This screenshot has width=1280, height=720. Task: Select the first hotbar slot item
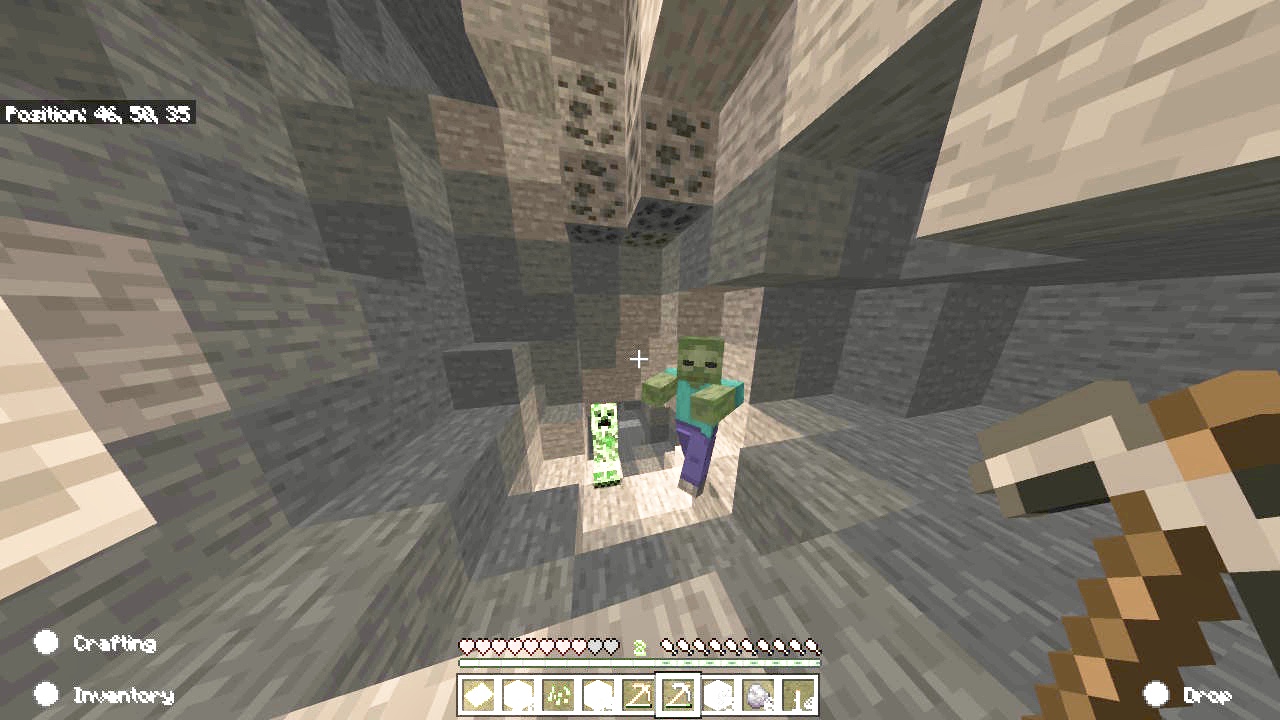(x=478, y=695)
